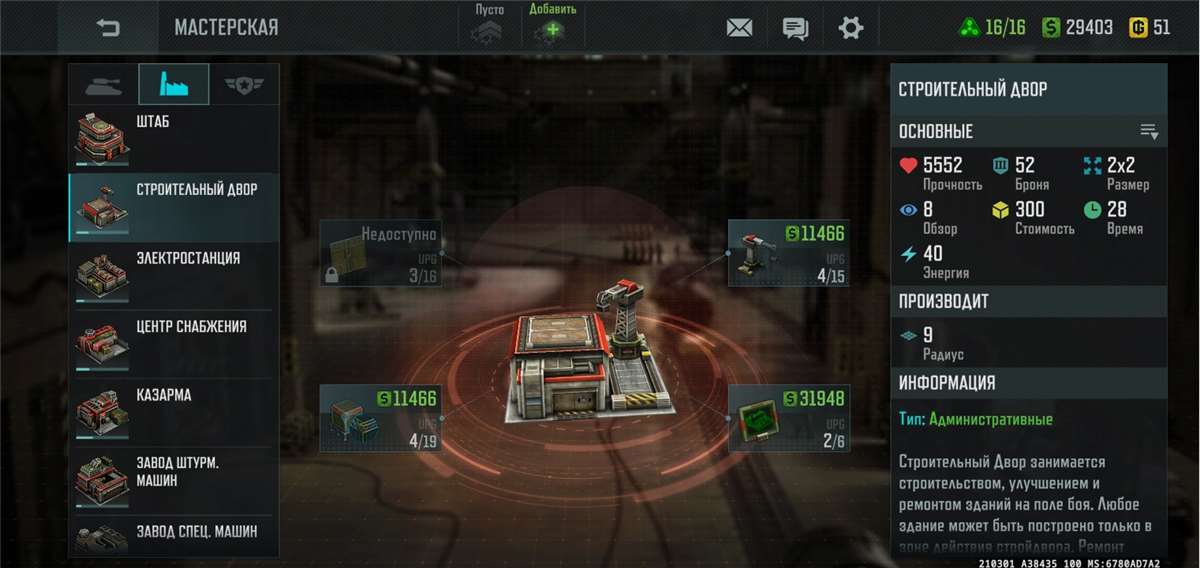
Task: Buy the turret upgrade for 11466
Action: [789, 253]
